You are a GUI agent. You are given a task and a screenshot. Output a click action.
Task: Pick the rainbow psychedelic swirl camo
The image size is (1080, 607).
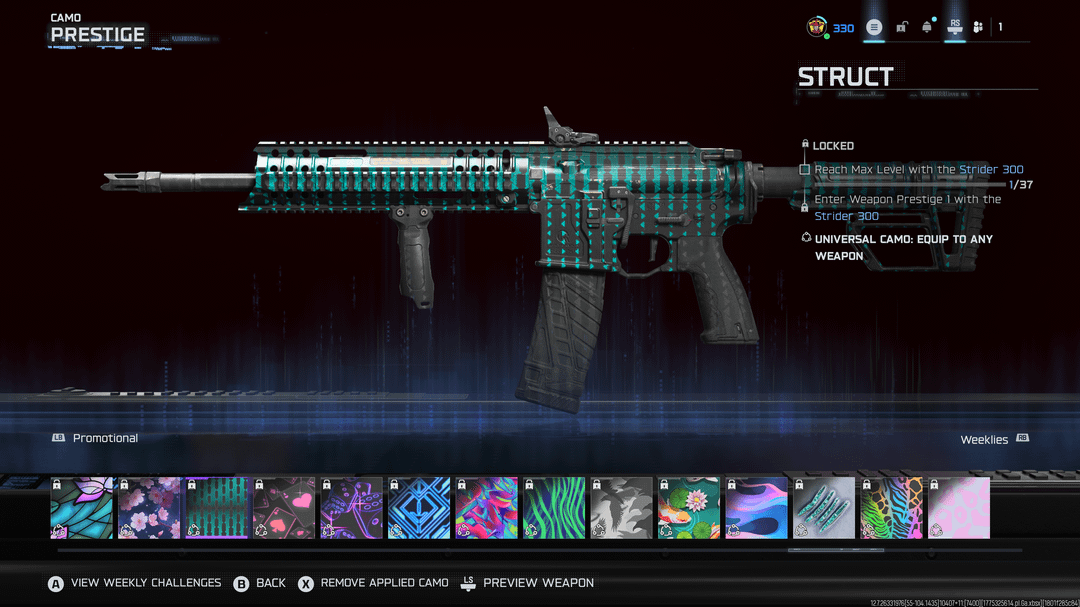pyautogui.click(x=487, y=508)
